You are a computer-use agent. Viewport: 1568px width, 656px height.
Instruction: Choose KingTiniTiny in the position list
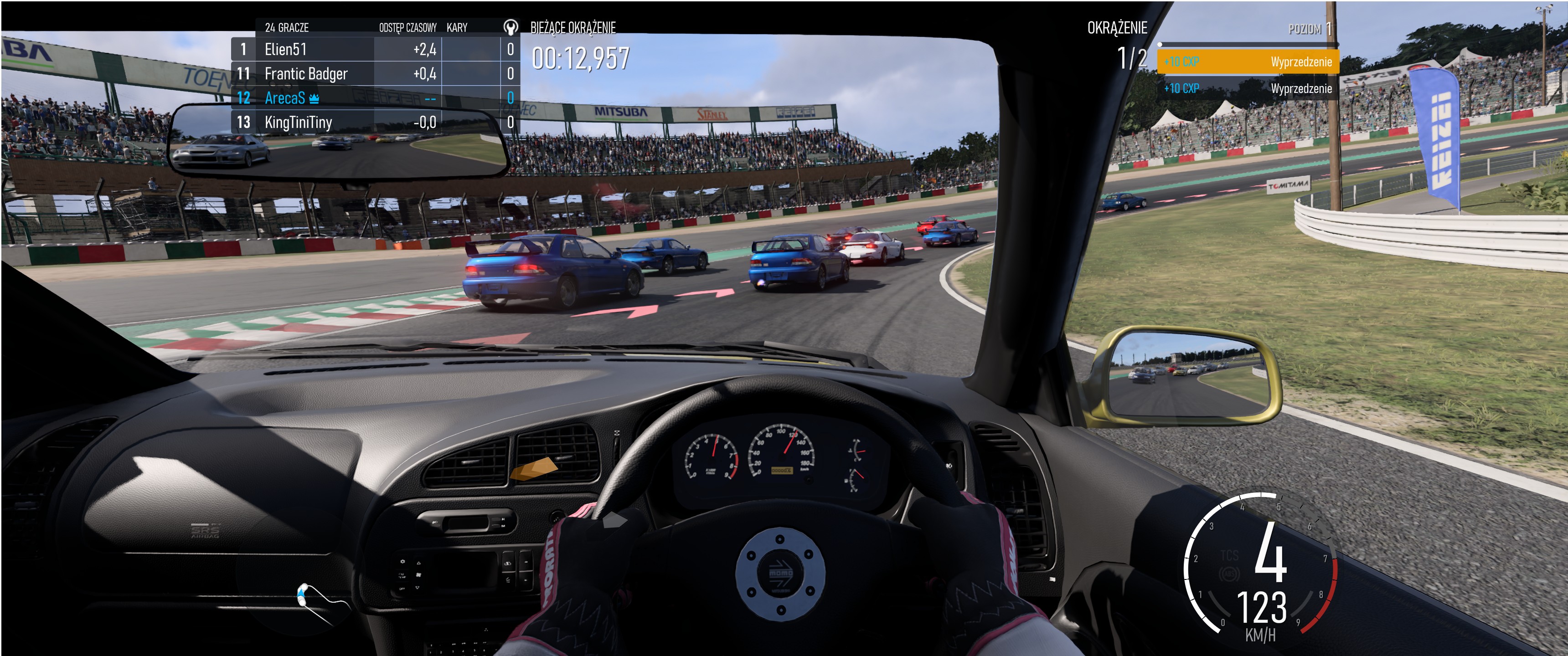(374, 122)
